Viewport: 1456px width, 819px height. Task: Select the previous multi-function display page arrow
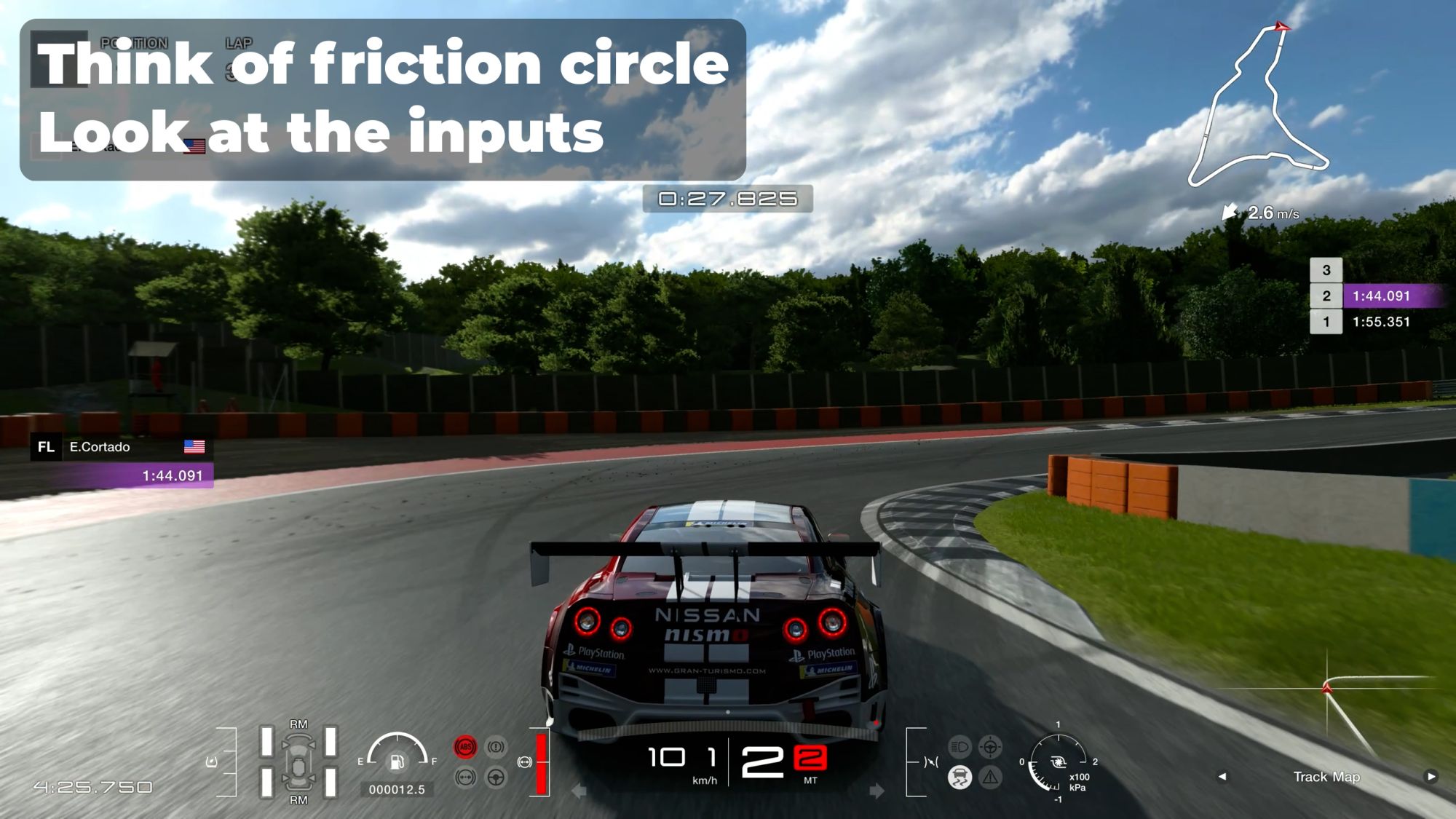coord(1222,776)
